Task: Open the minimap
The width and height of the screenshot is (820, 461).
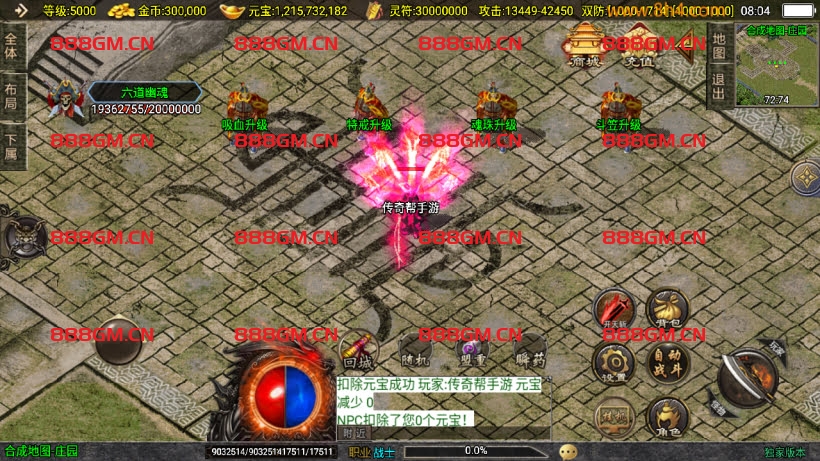Action: coord(776,66)
